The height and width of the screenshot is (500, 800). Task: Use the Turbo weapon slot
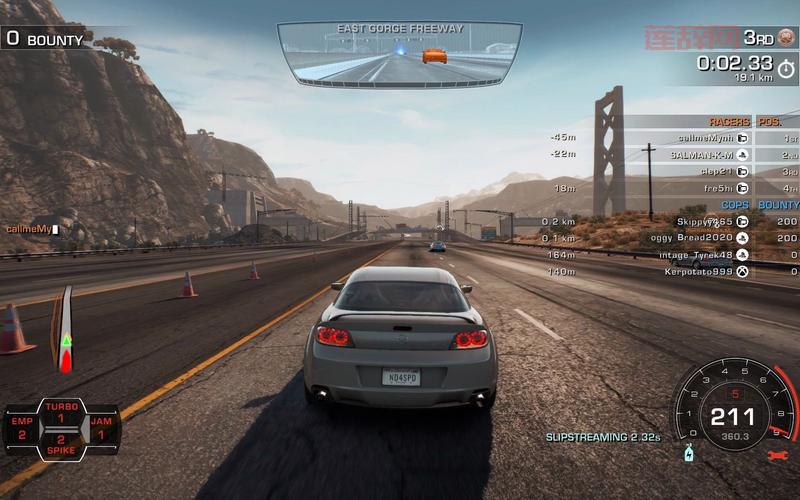pos(61,412)
